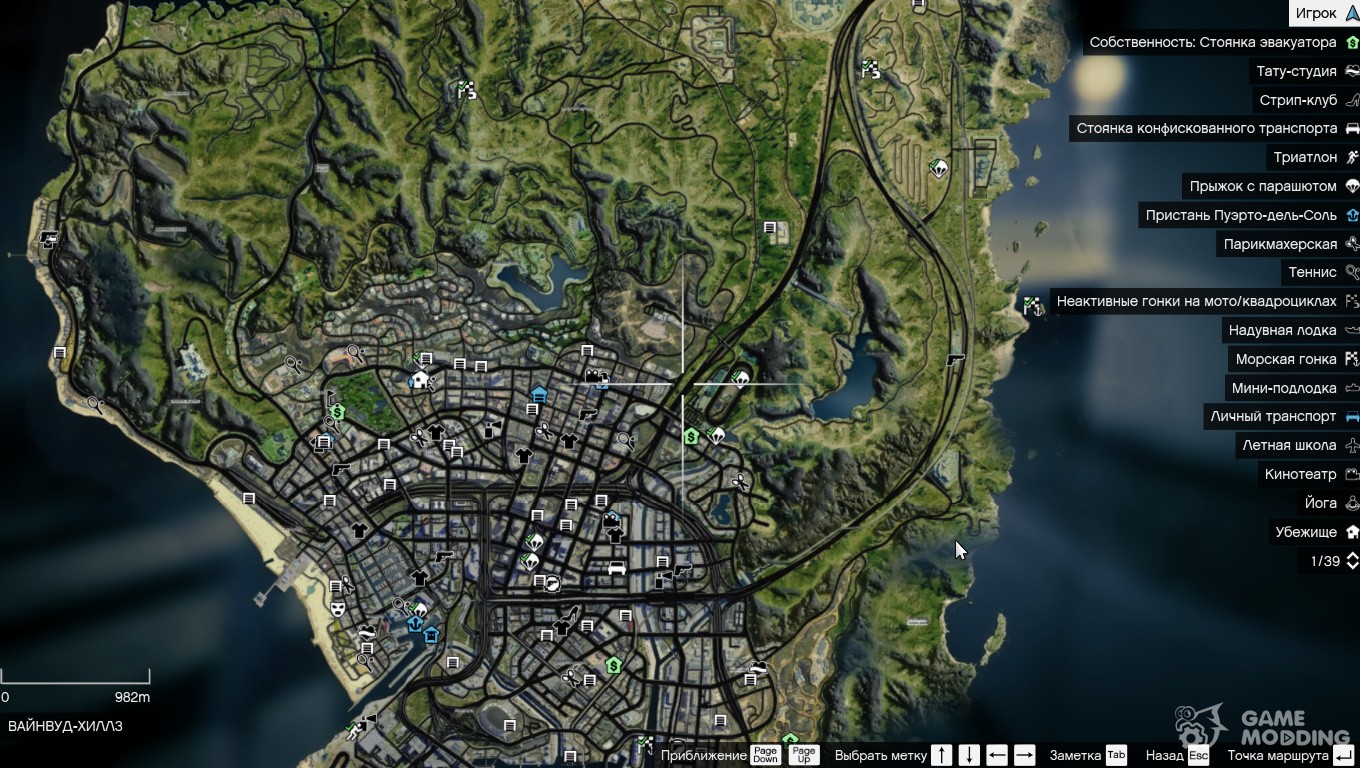Select the Кинотеатр legend entry
1360x768 pixels.
point(1300,474)
